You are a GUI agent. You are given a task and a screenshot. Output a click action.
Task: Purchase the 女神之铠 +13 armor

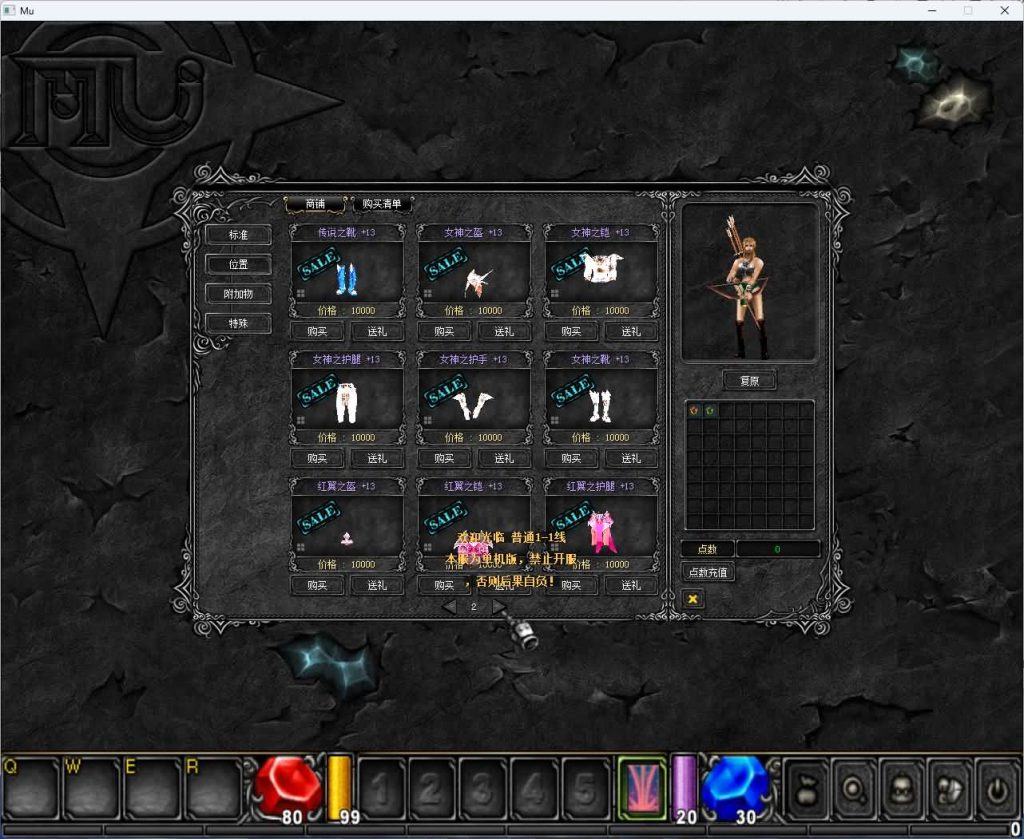tap(571, 332)
